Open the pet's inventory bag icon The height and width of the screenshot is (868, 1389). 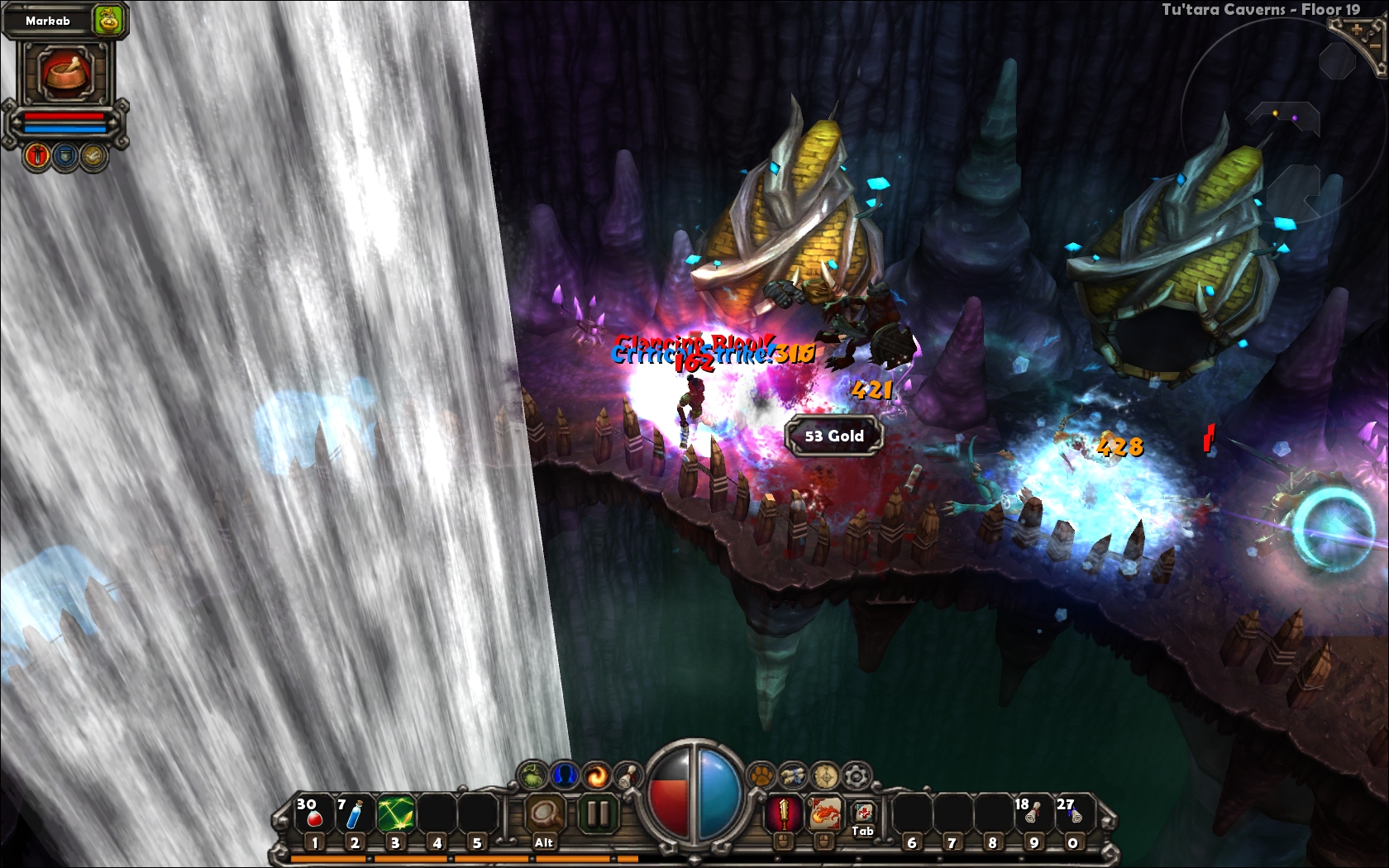tap(108, 20)
